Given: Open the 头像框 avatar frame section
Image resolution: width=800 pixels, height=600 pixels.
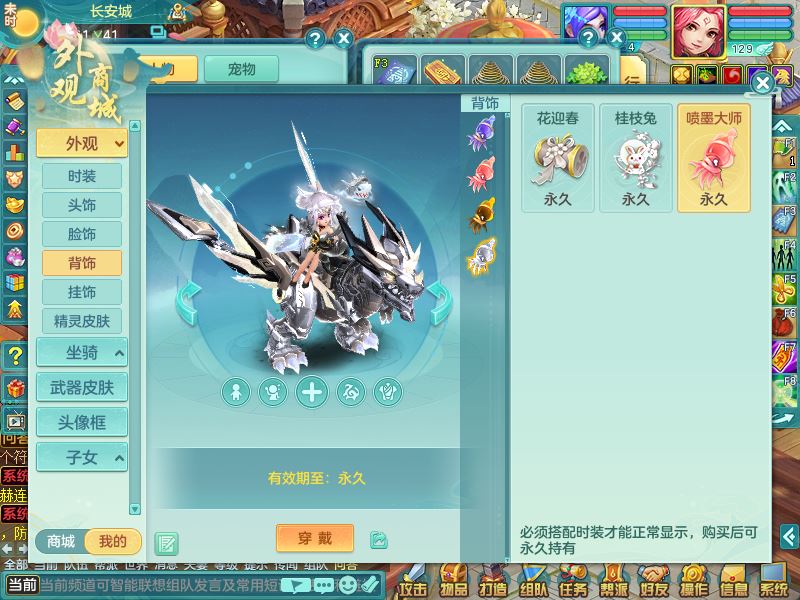Looking at the screenshot, I should [82, 422].
